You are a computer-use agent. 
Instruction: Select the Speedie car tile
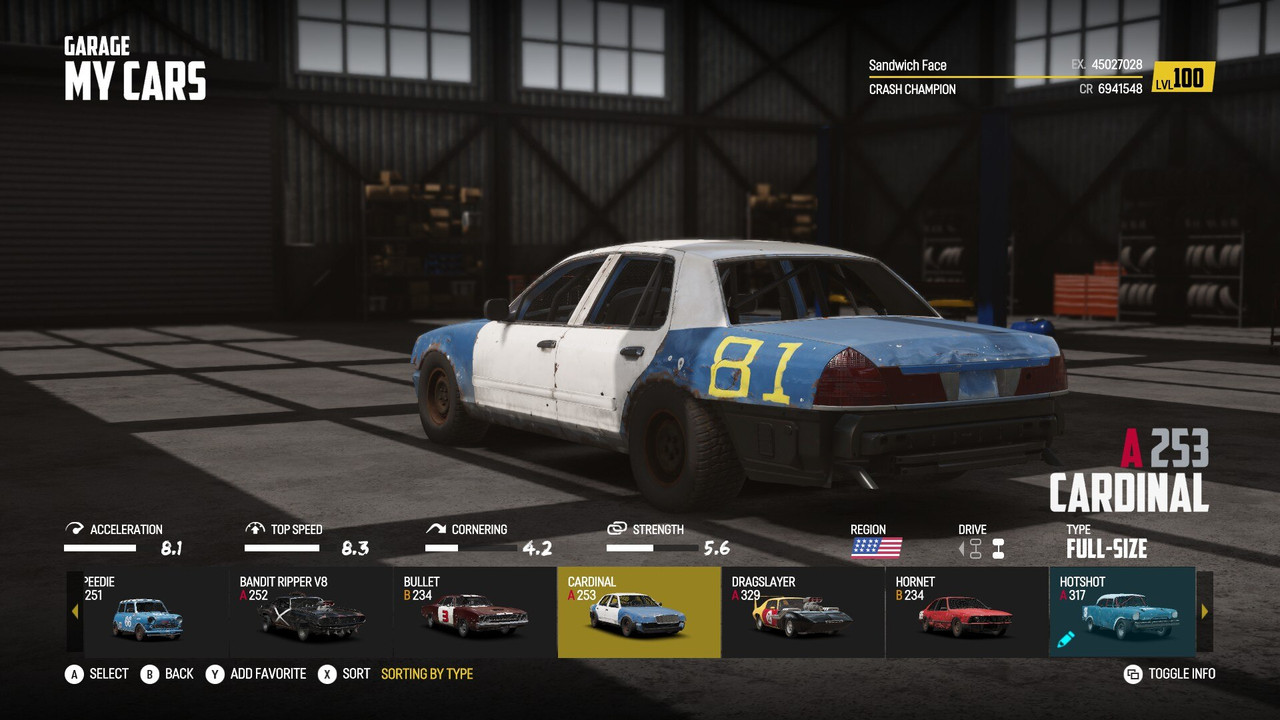point(148,614)
